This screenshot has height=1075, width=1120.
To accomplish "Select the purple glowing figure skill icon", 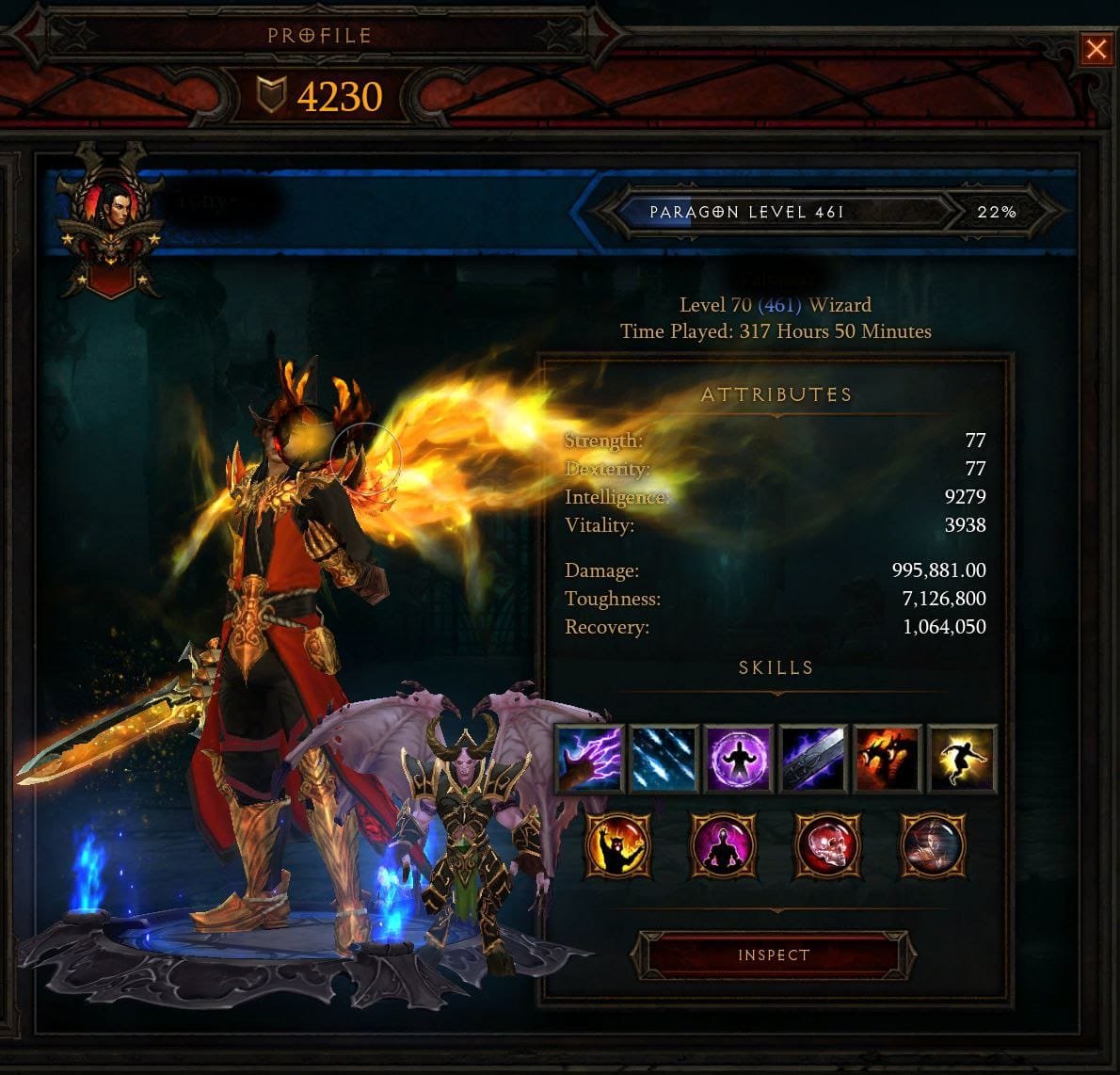I will pos(738,759).
